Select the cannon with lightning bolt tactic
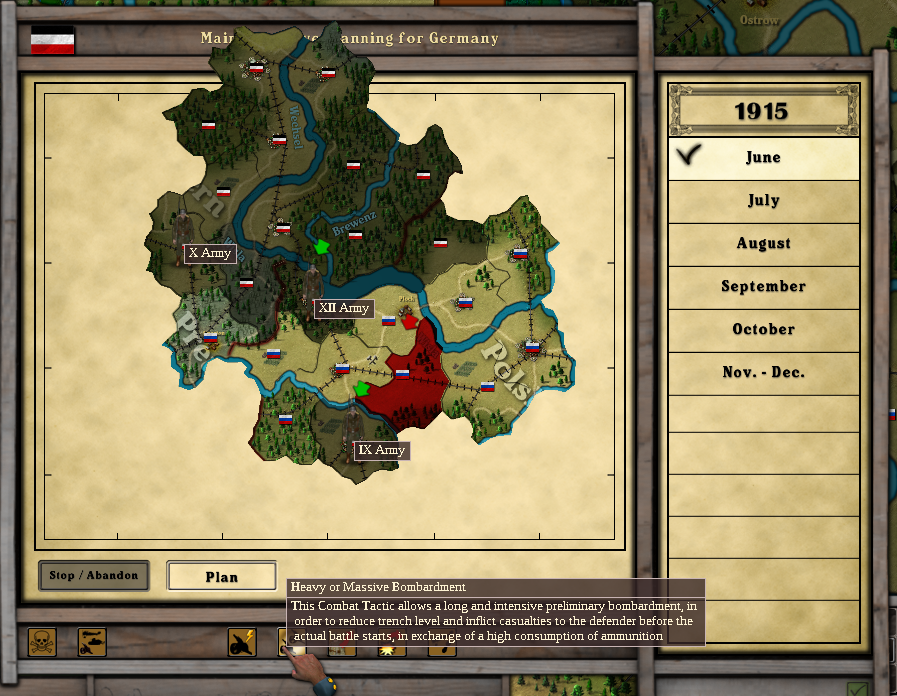Viewport: 897px width, 696px height. (242, 642)
